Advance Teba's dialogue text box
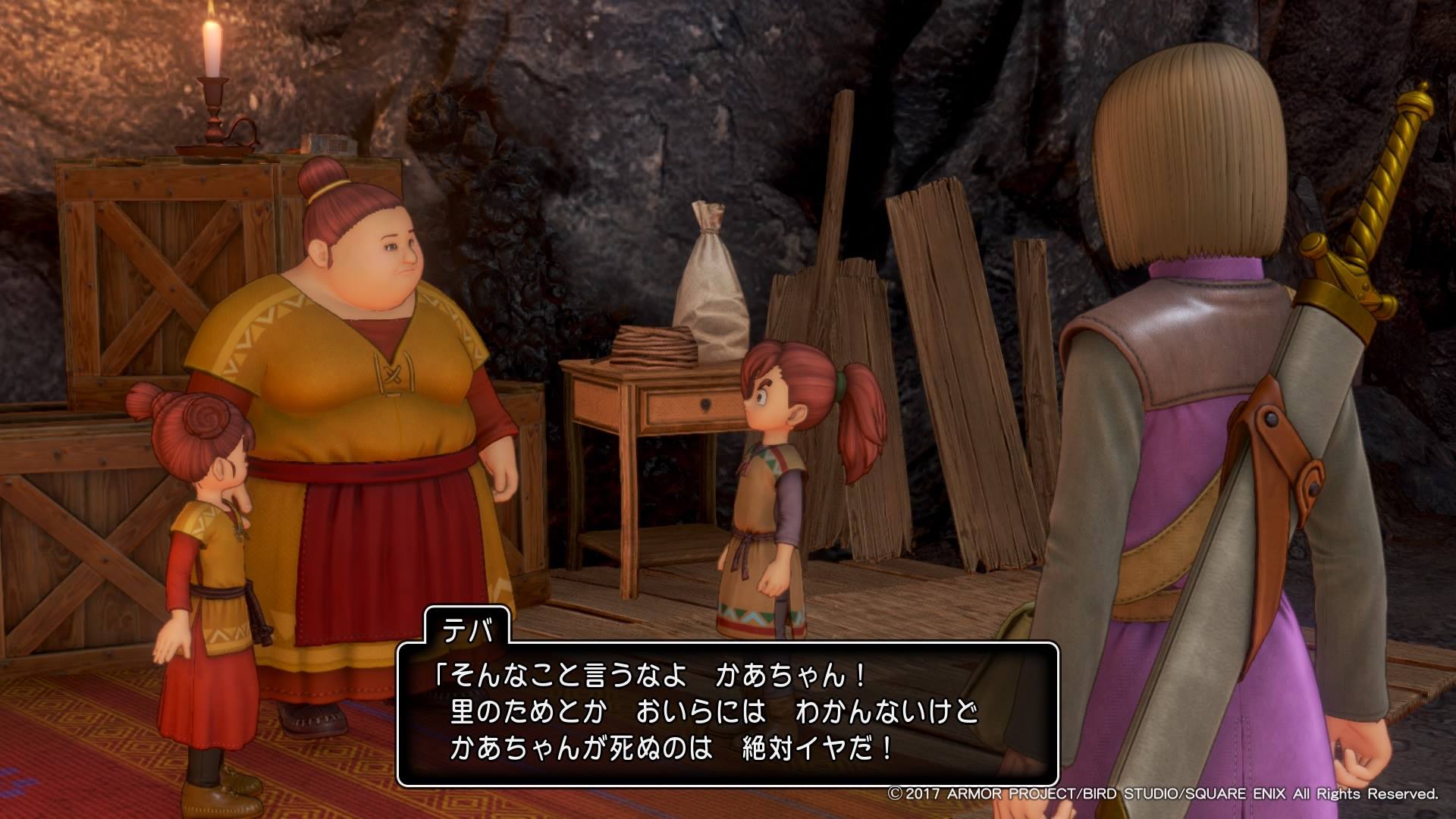Image resolution: width=1456 pixels, height=819 pixels. pos(726,714)
